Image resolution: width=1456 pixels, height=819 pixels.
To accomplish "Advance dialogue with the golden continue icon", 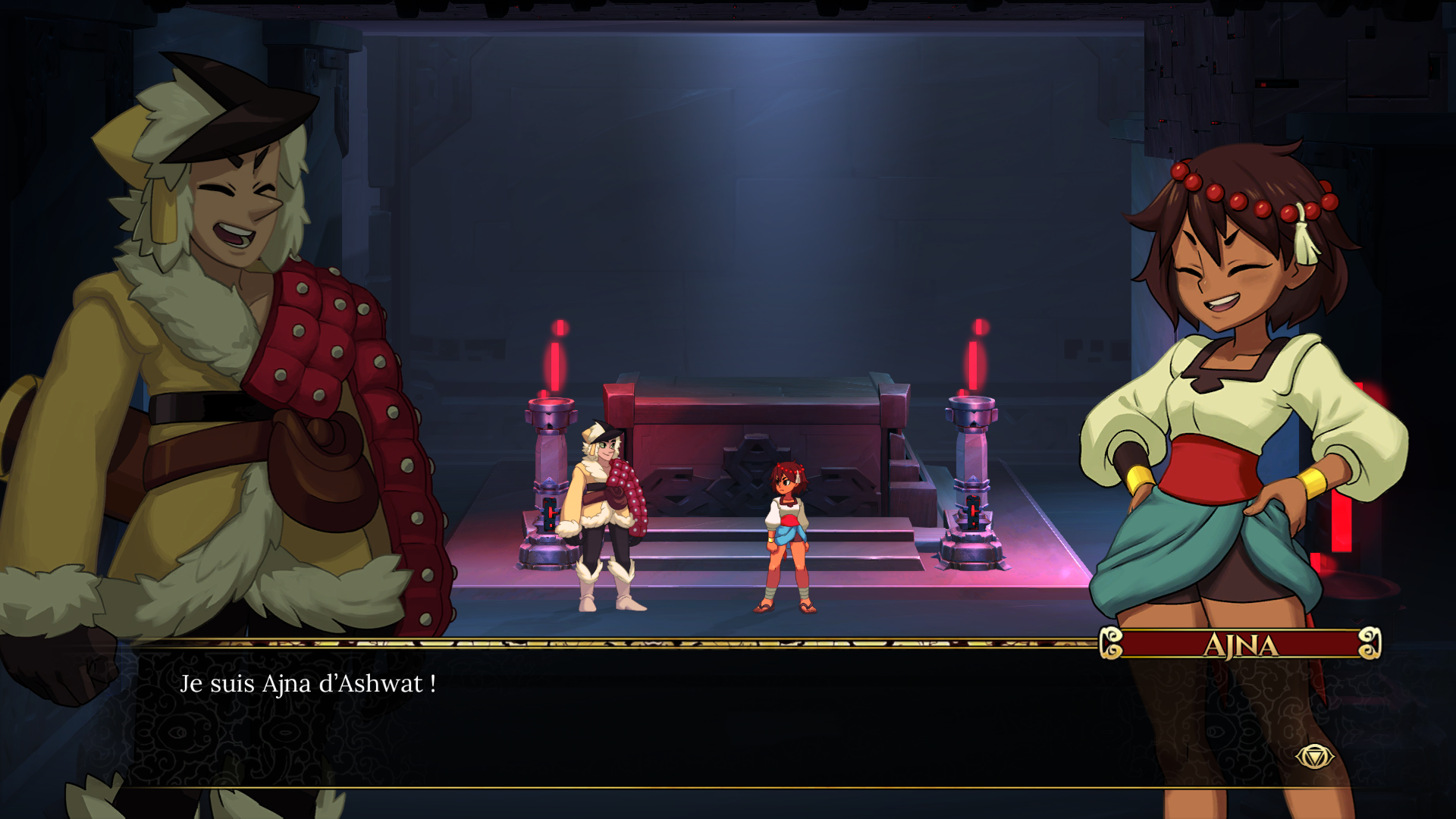I will 1314,756.
